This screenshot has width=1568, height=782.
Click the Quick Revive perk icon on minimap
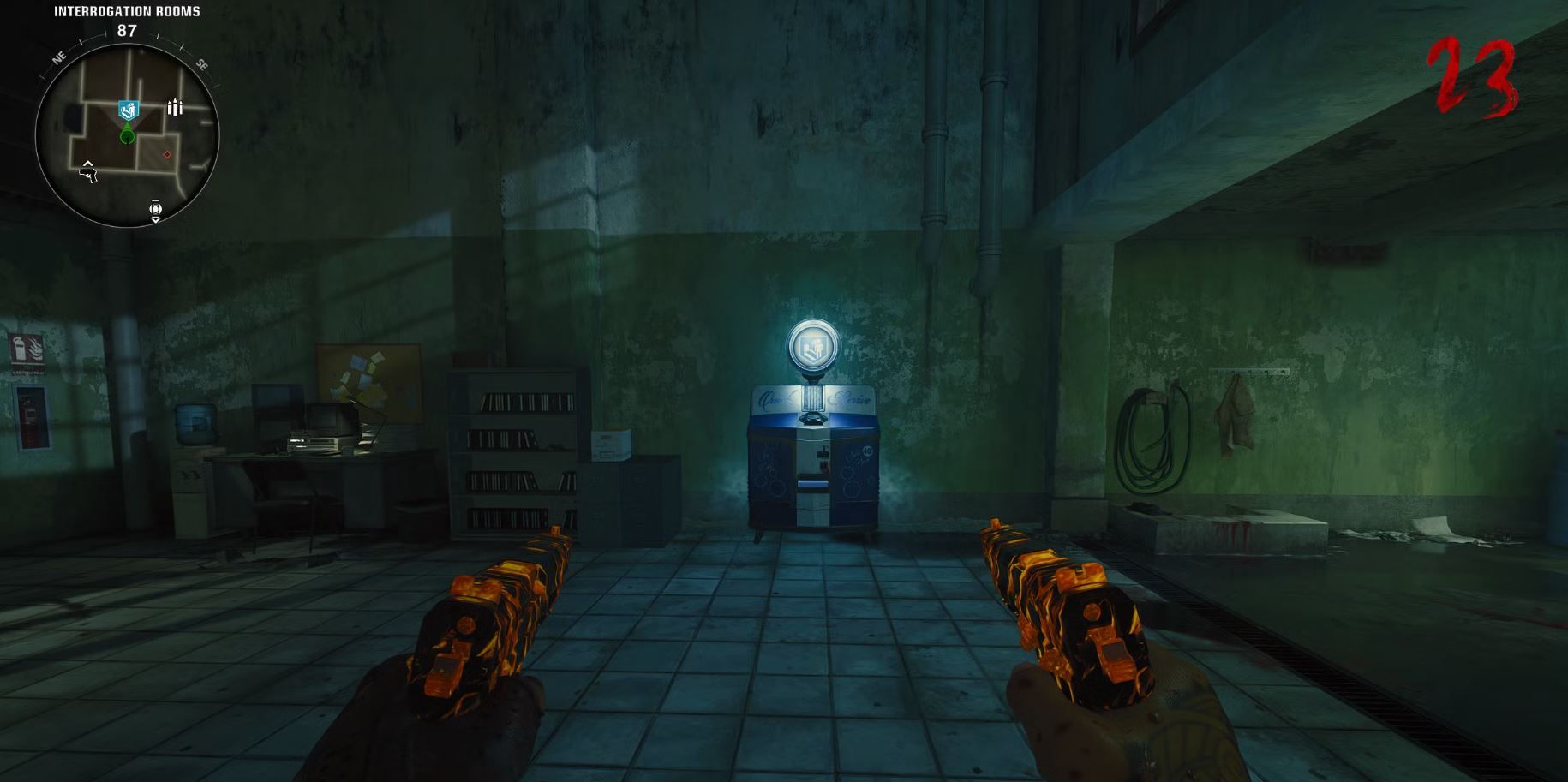point(127,109)
